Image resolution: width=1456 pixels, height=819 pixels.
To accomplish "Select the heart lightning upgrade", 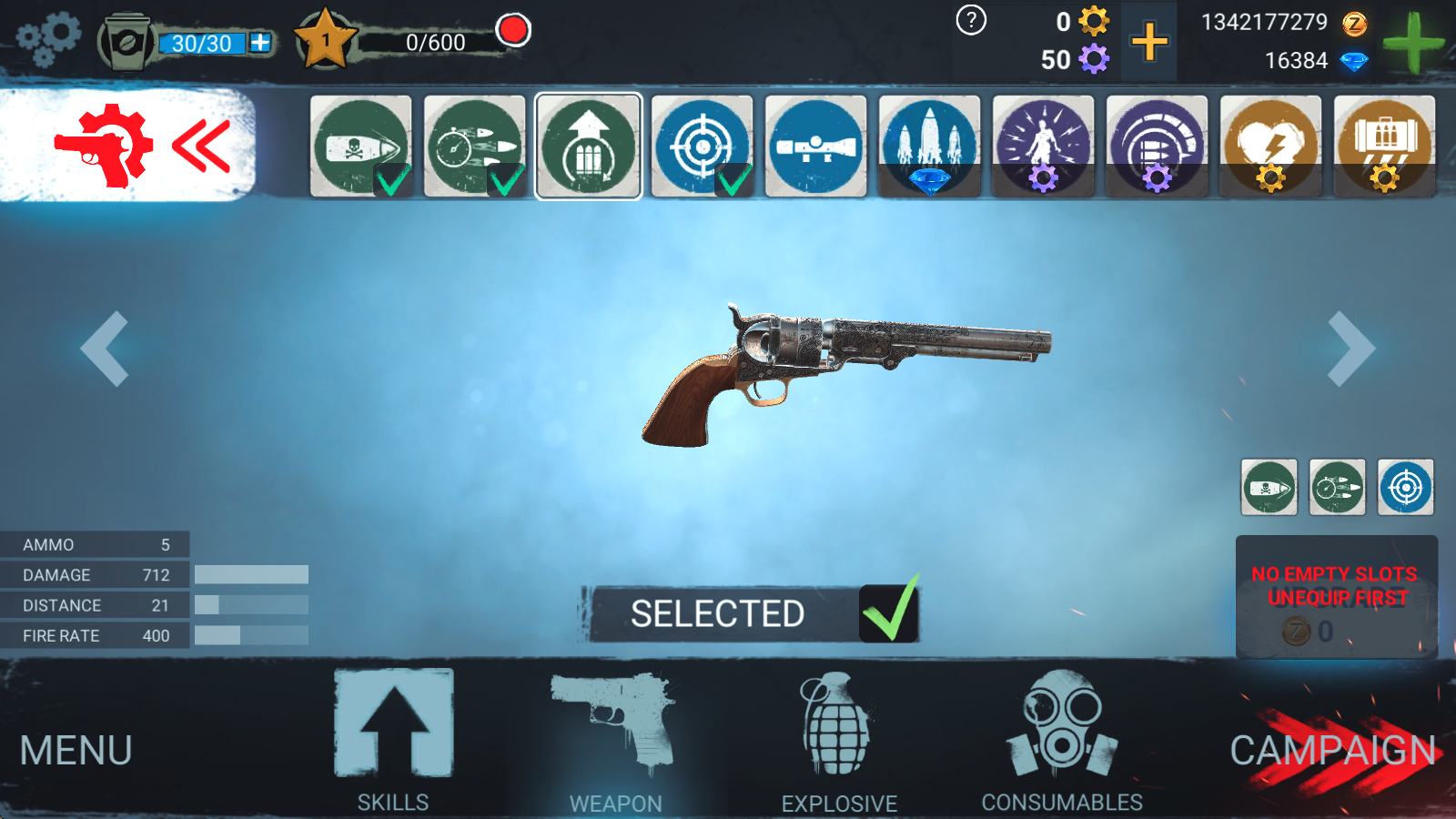I will point(1270,146).
